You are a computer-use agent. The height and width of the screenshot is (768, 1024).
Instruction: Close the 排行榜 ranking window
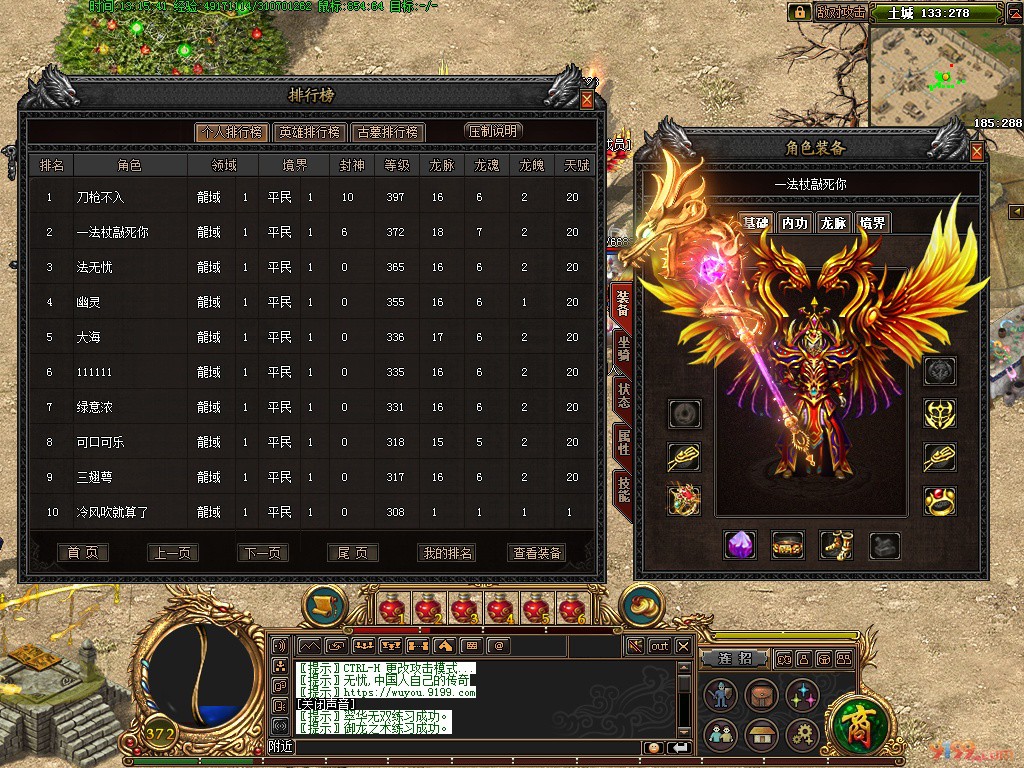[587, 100]
